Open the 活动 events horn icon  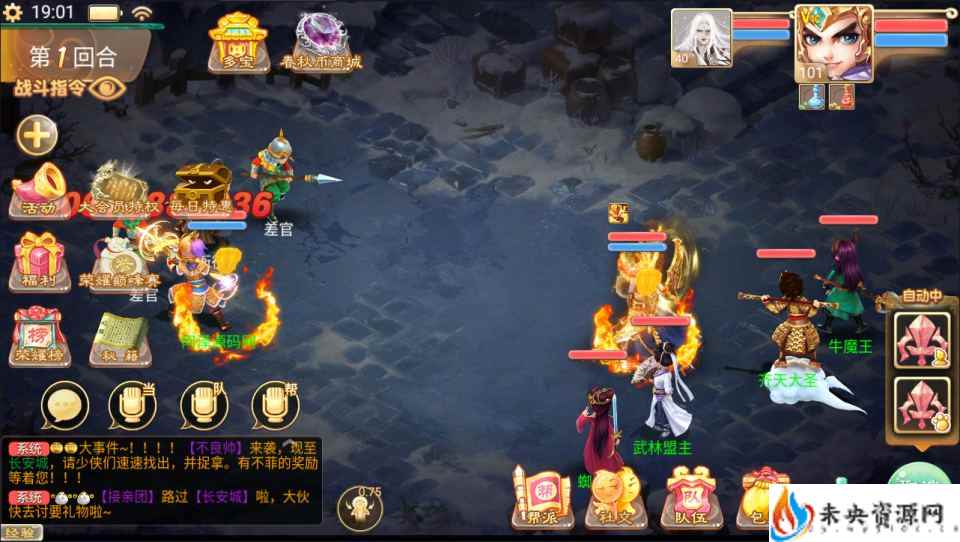pyautogui.click(x=40, y=190)
